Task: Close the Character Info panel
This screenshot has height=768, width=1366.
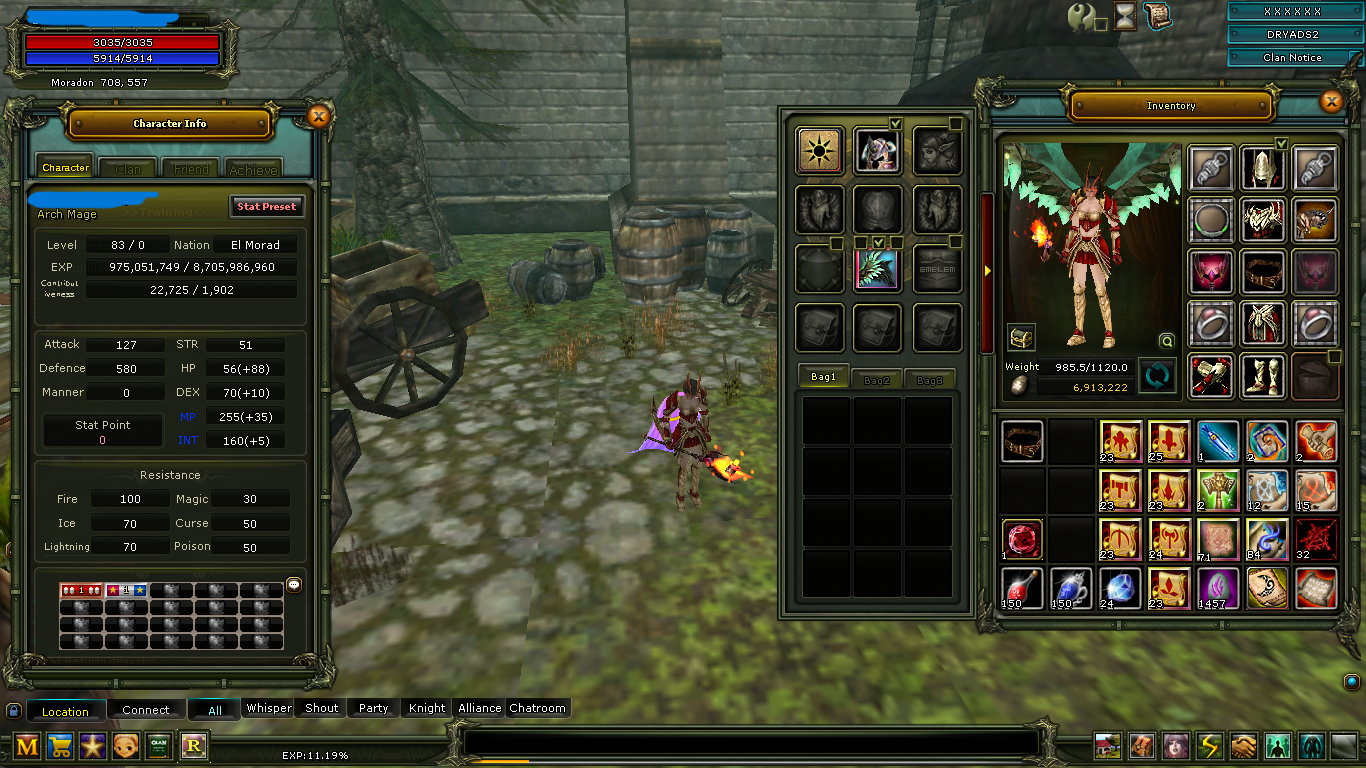Action: [318, 116]
